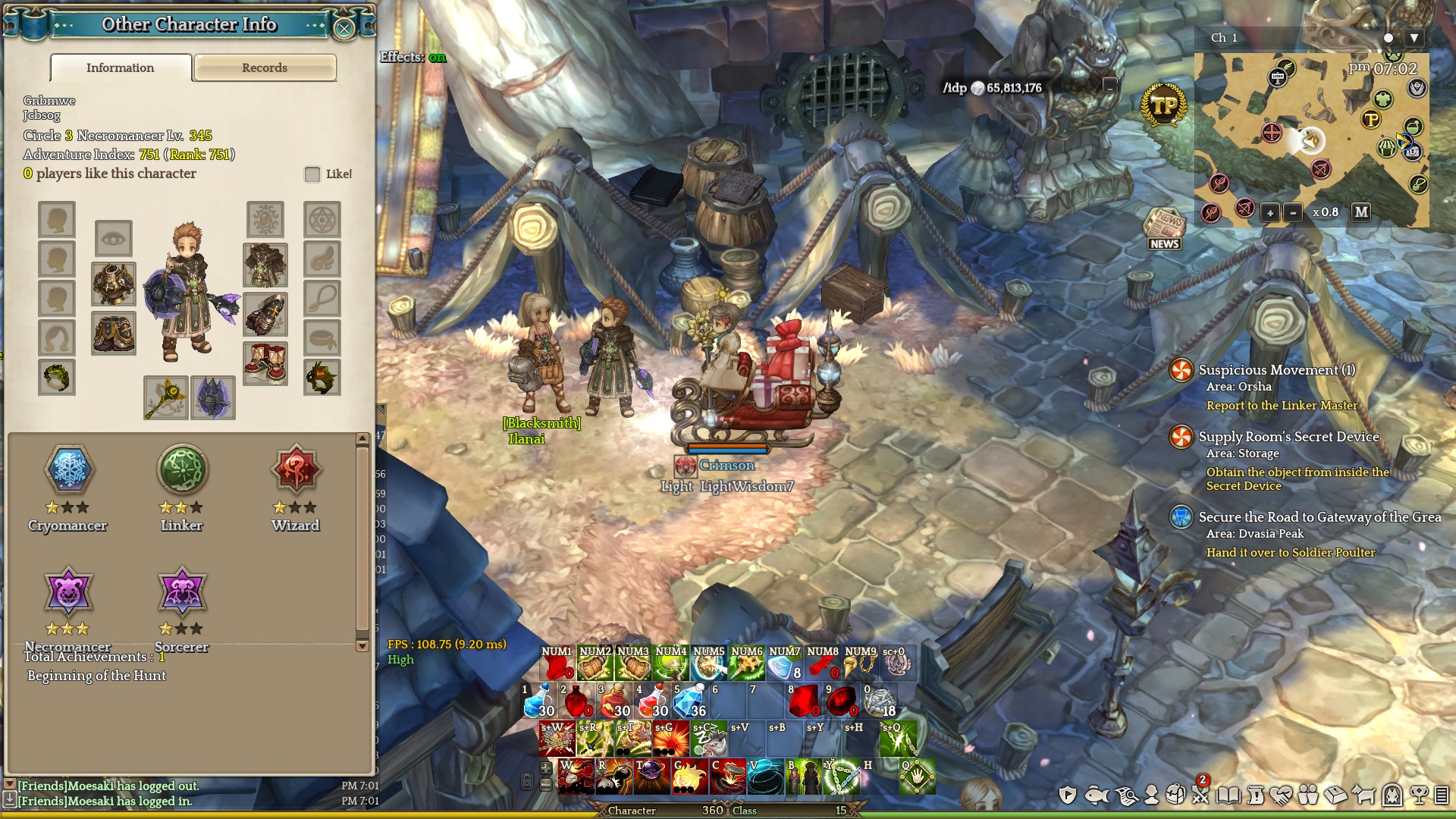Image resolution: width=1456 pixels, height=819 pixels.
Task: Inspect the Sorcerer class icon
Action: pyautogui.click(x=182, y=591)
